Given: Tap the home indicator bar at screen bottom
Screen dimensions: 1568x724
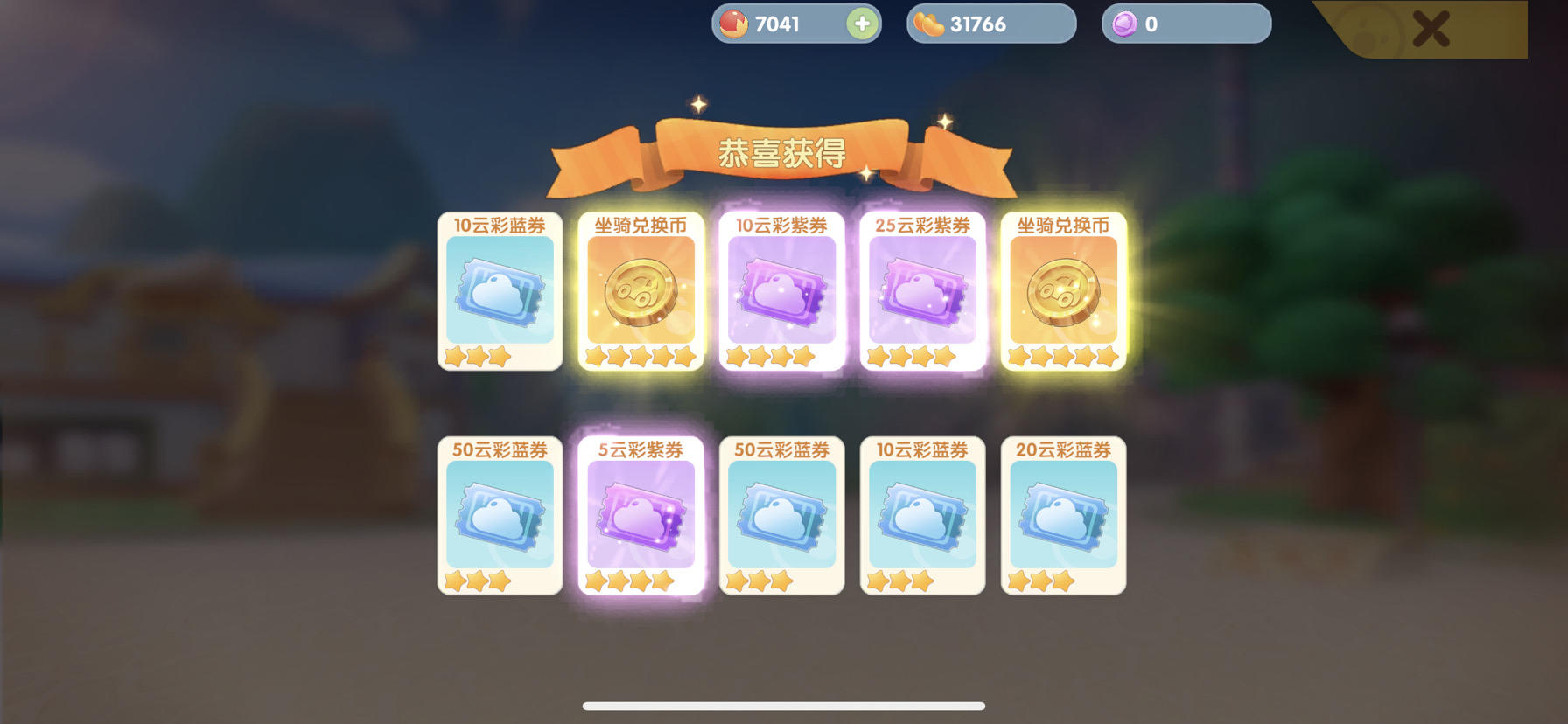Looking at the screenshot, I should click(x=784, y=705).
